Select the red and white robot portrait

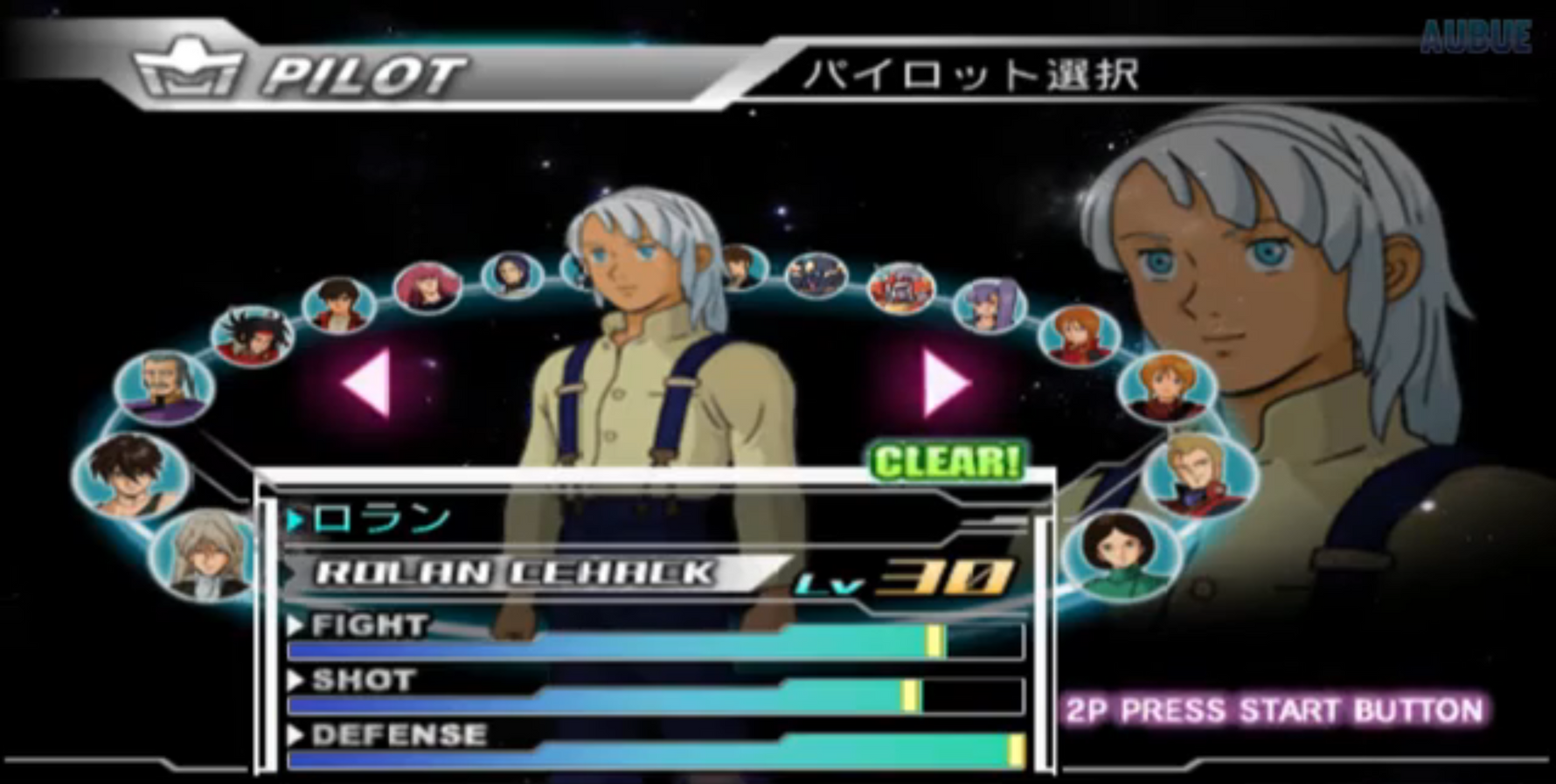pyautogui.click(x=901, y=288)
